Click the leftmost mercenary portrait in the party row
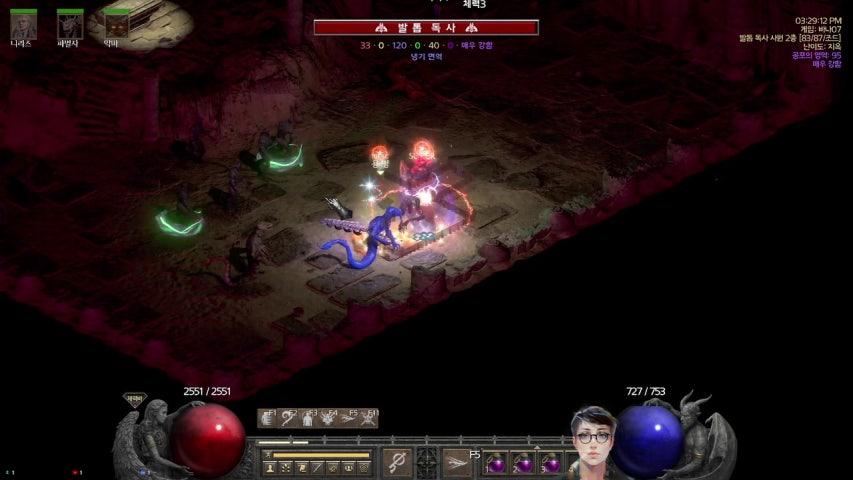The image size is (853, 480). (23, 24)
